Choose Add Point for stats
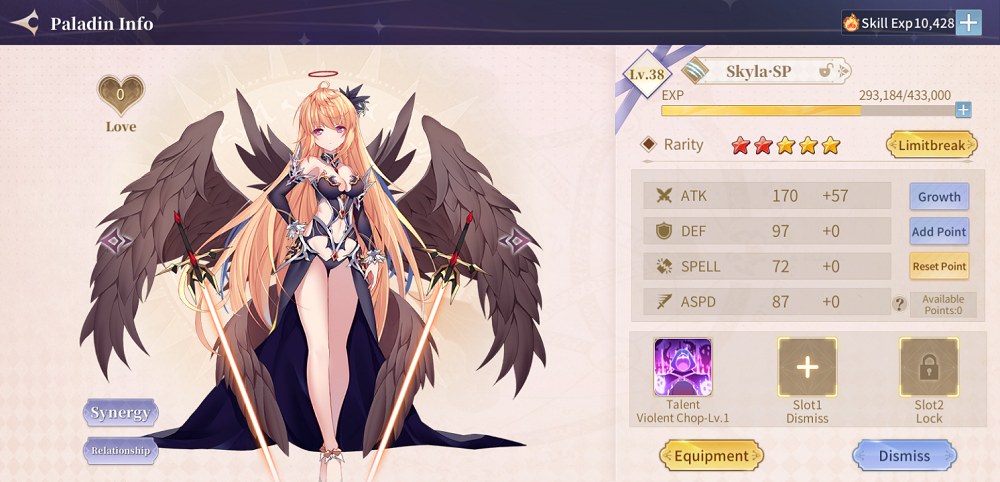The width and height of the screenshot is (1000, 482). [939, 232]
